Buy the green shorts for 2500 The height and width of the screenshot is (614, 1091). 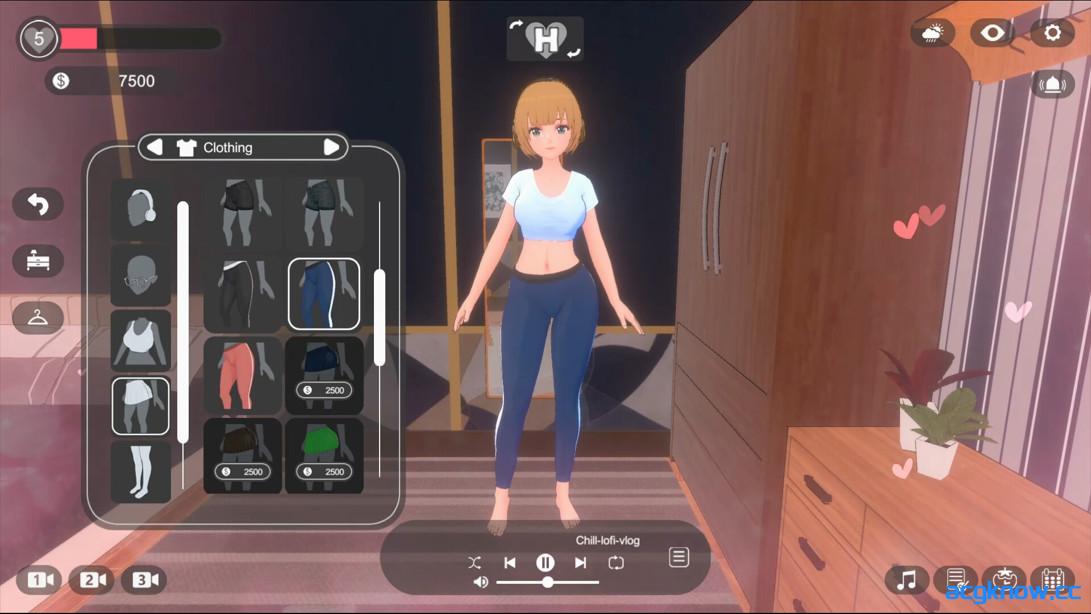coord(324,456)
